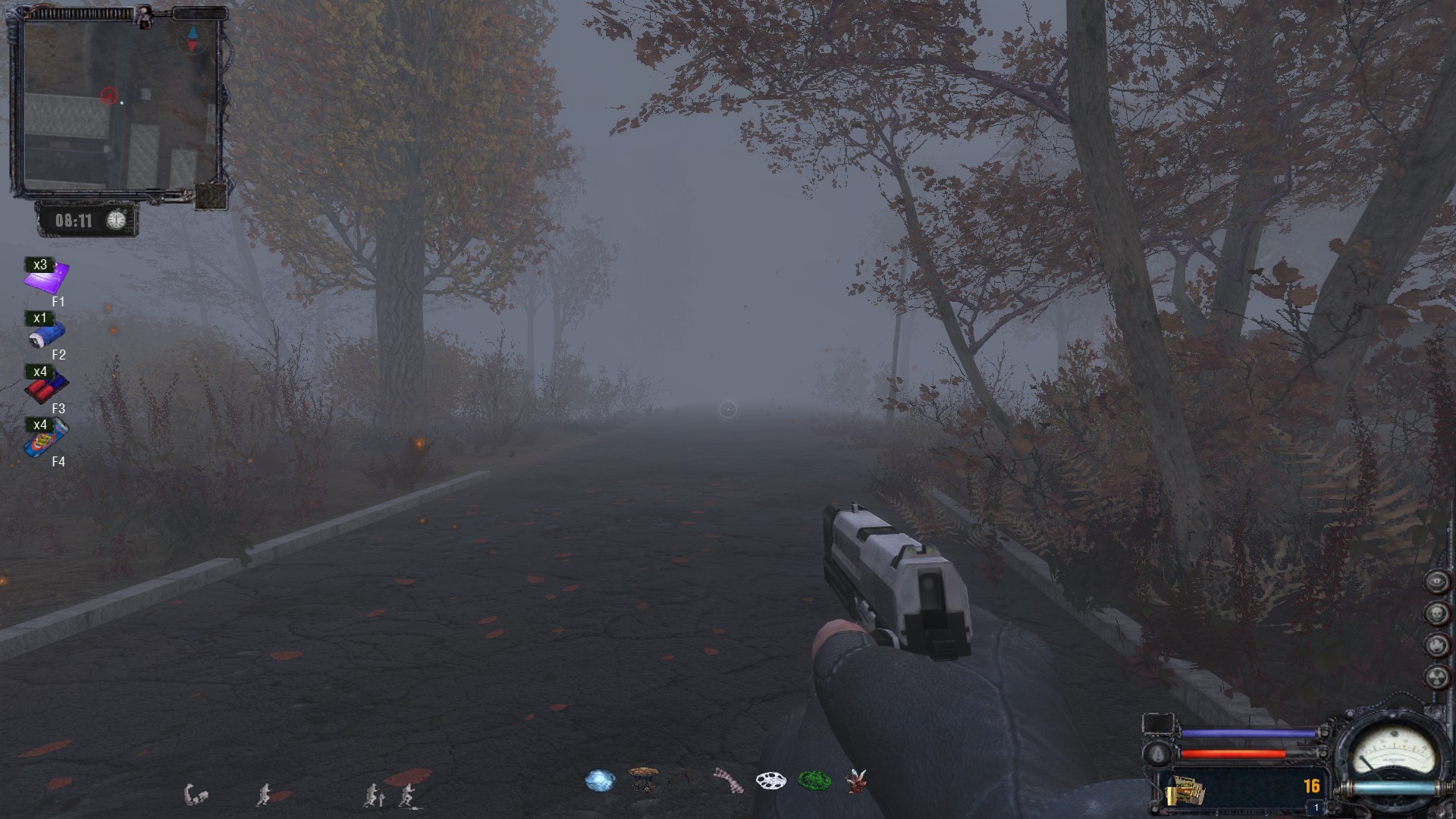
Task: Click the eye indicator icon
Action: click(1437, 582)
